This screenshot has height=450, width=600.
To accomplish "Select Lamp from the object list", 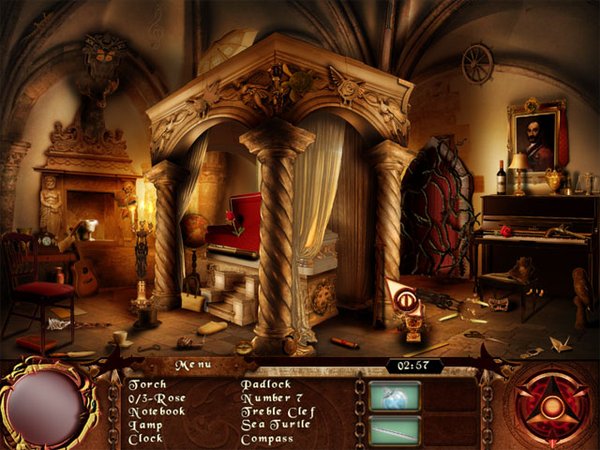I will tap(145, 425).
